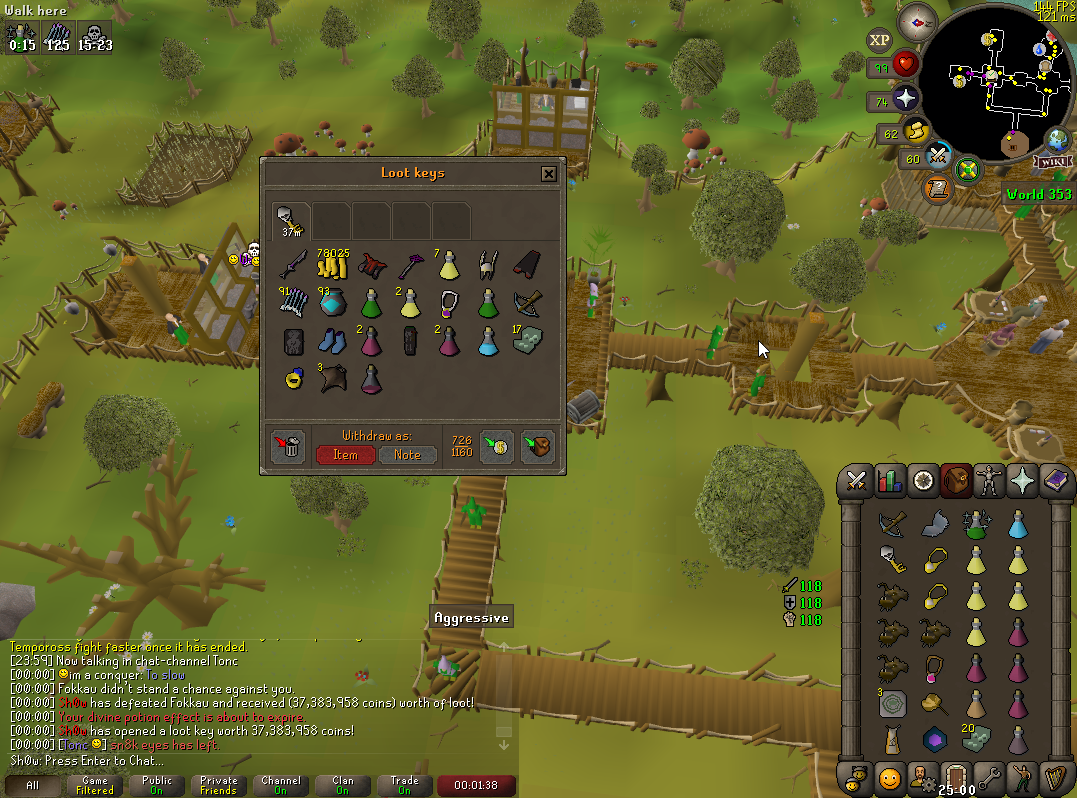Take all loot with the backpack button
Viewport: 1077px width, 798px height.
pos(537,447)
